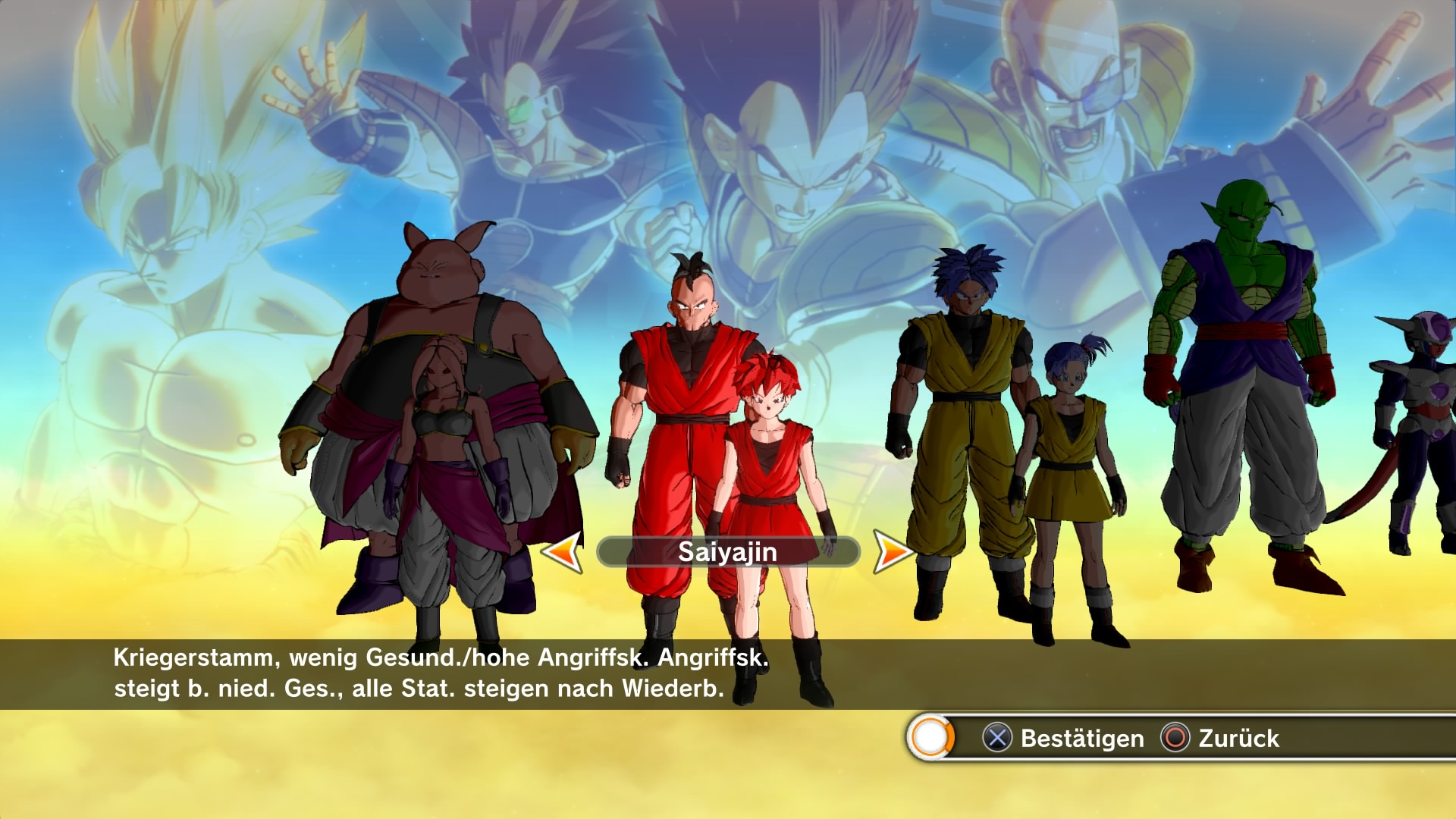
Task: Click the left orange arrow beside Saiyajin
Action: [x=563, y=552]
